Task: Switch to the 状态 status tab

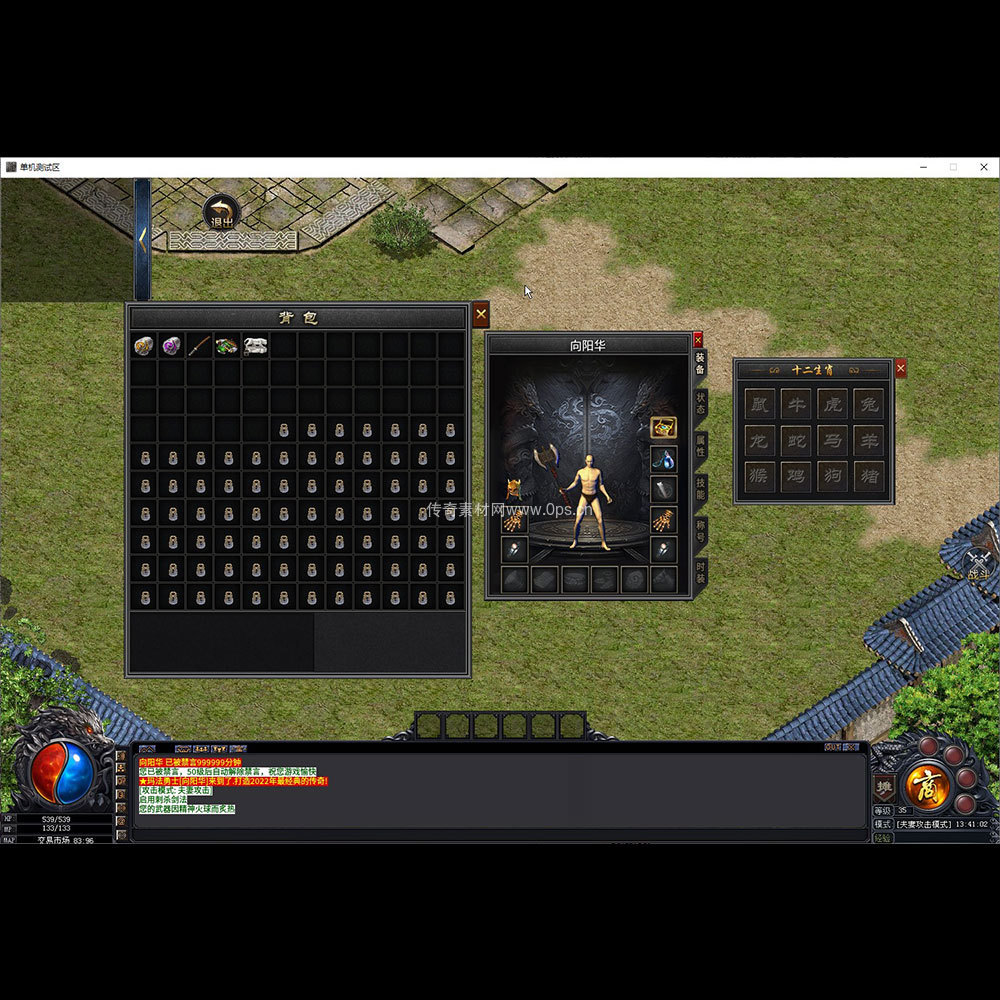Action: pyautogui.click(x=700, y=403)
